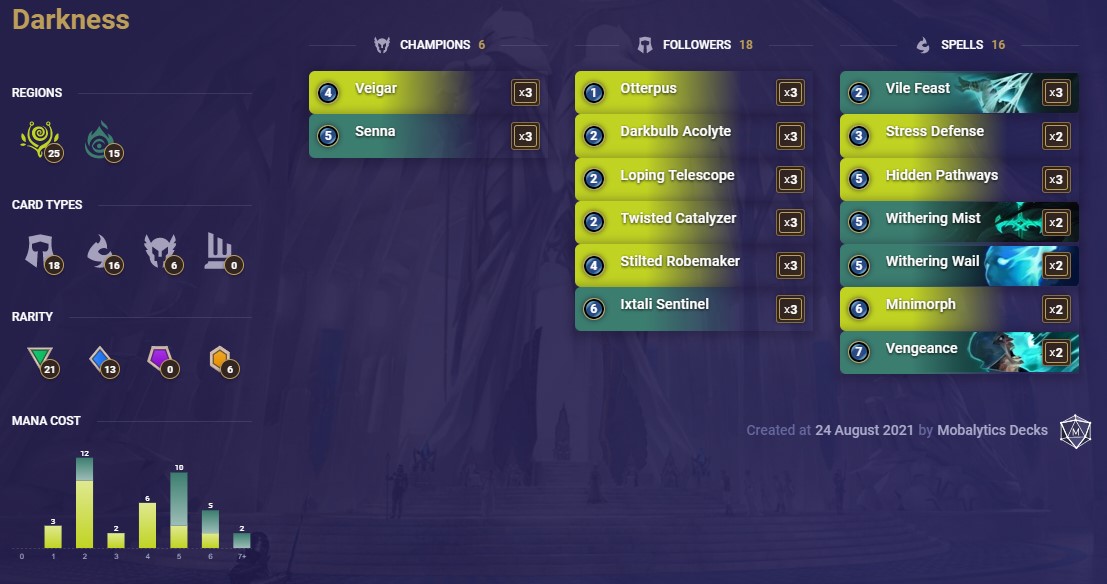Click the Bandle City region icon
The height and width of the screenshot is (584, 1107).
point(37,139)
